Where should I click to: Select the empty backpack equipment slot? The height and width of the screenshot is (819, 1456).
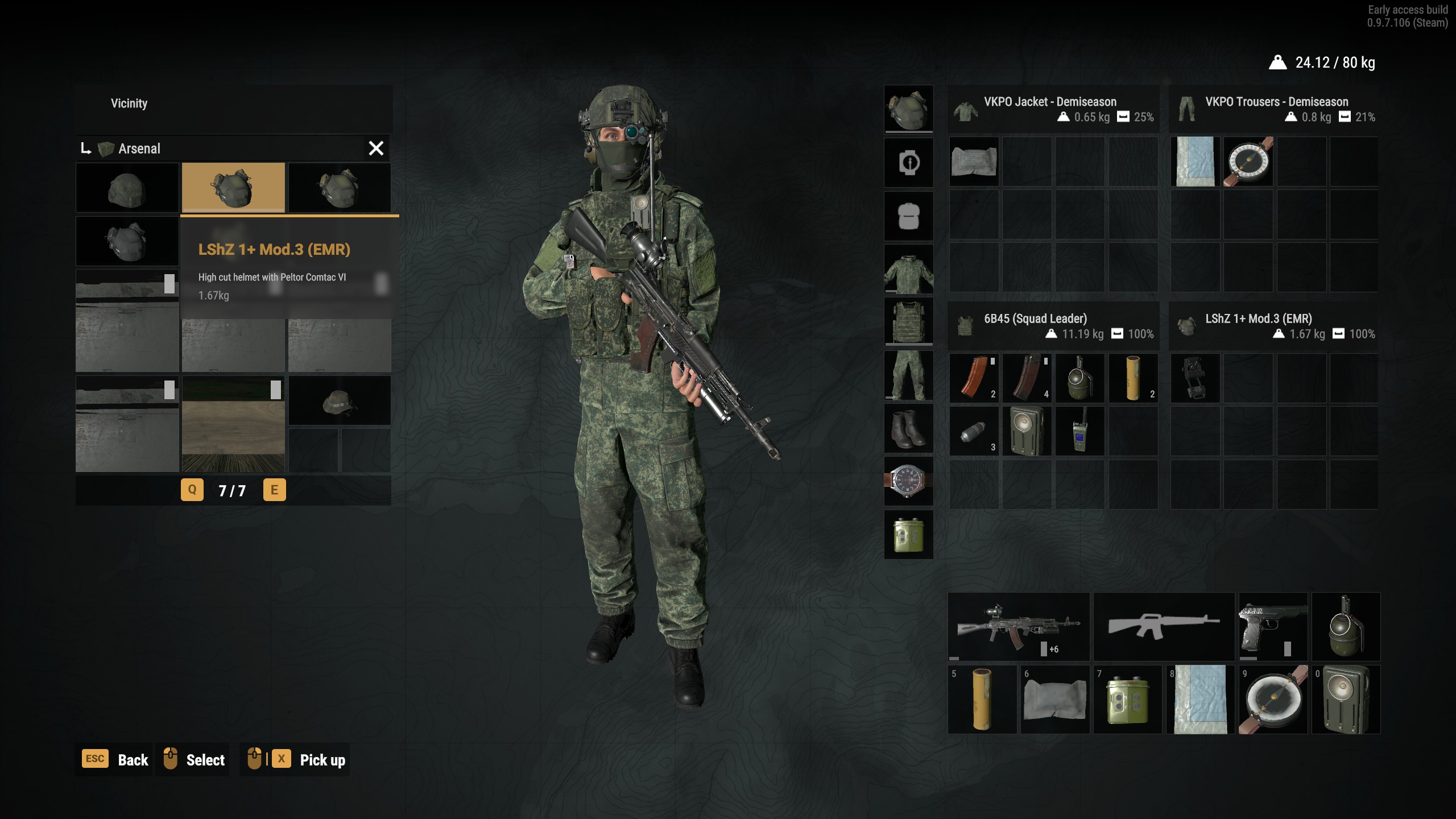click(x=908, y=216)
